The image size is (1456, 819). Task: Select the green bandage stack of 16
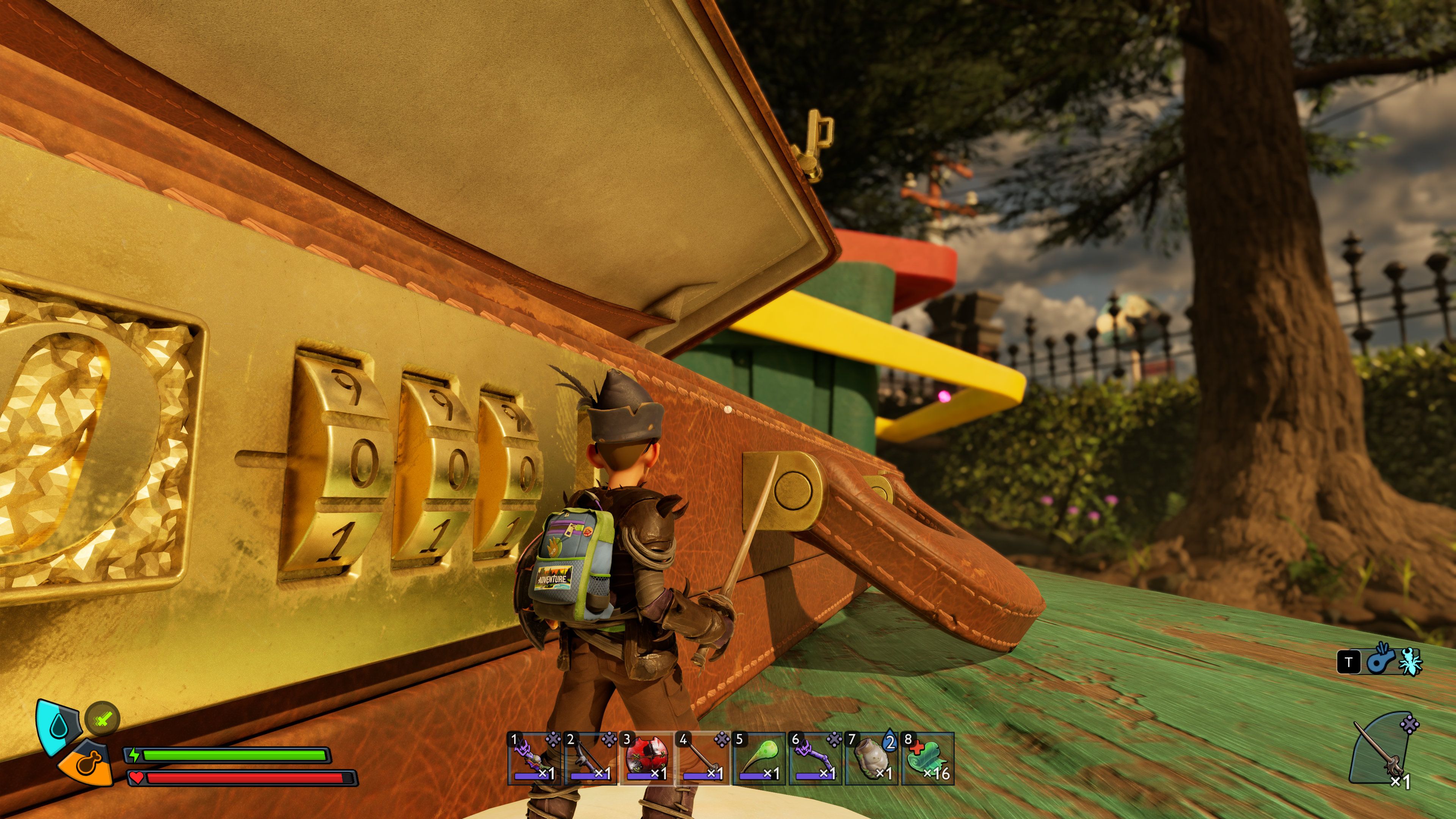point(928,758)
